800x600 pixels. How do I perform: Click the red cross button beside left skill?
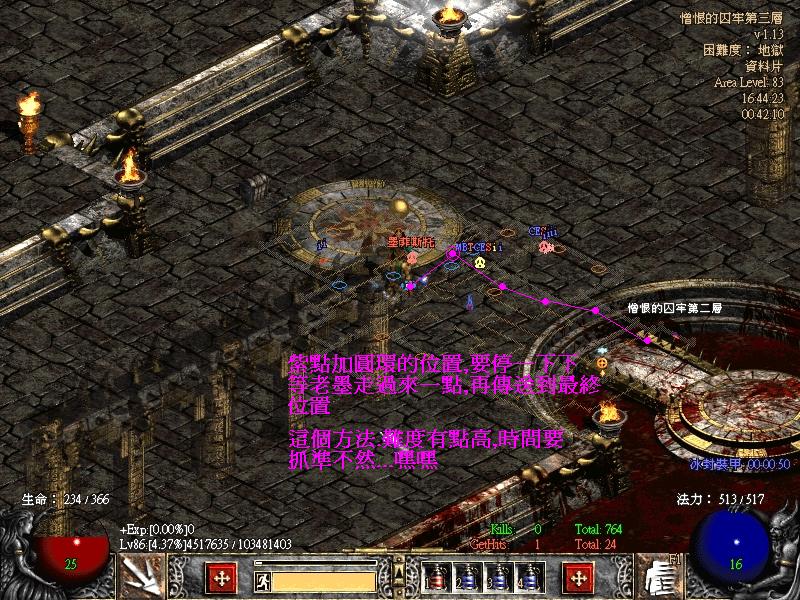pyautogui.click(x=220, y=578)
